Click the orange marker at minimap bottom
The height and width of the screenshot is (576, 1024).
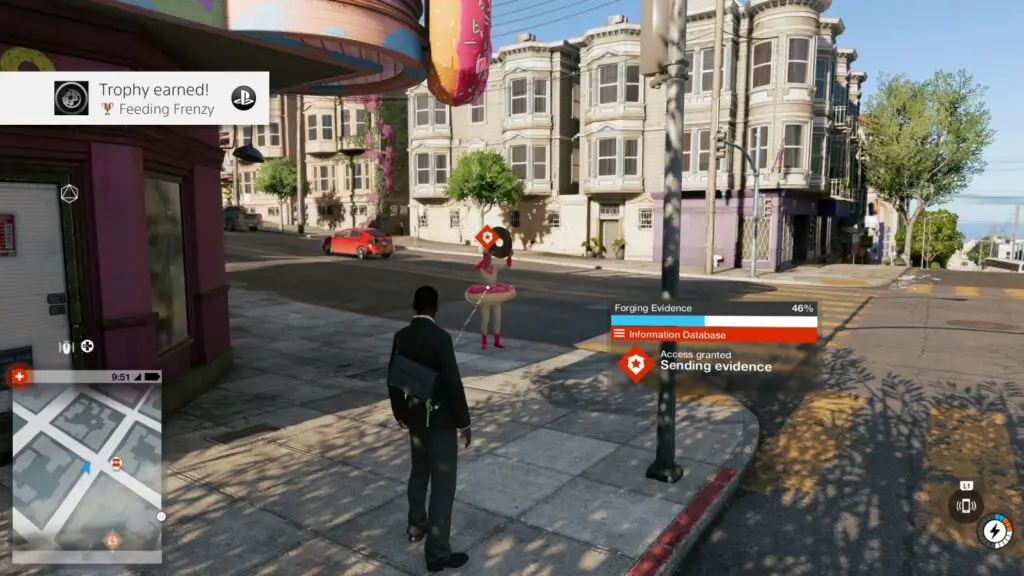pyautogui.click(x=112, y=540)
